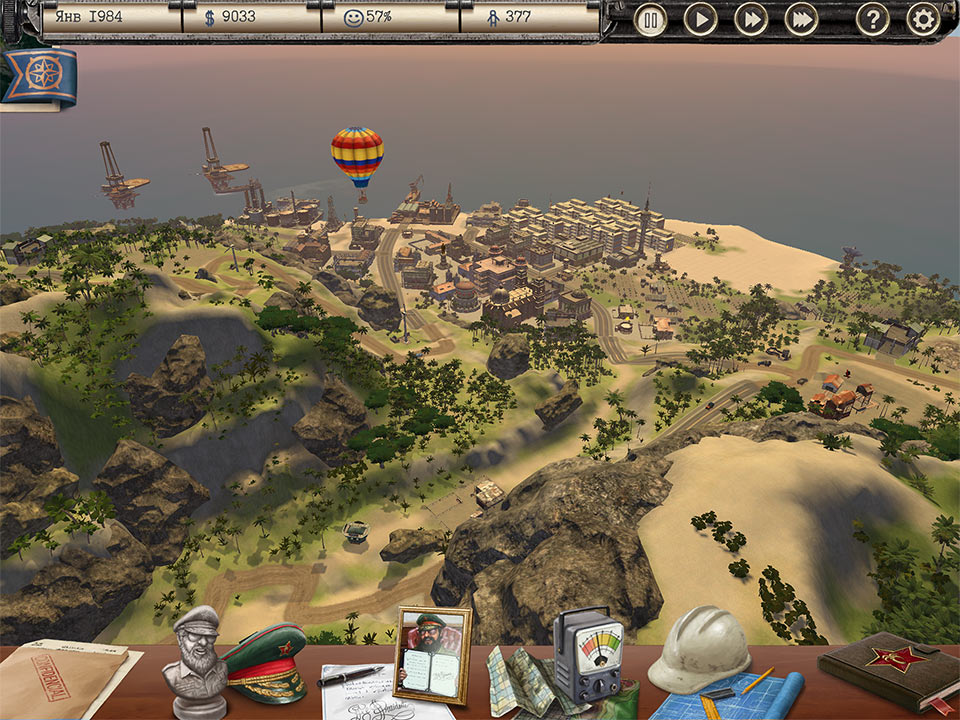The image size is (960, 720).
Task: Set the fastest triple-arrow speed
Action: (x=802, y=20)
